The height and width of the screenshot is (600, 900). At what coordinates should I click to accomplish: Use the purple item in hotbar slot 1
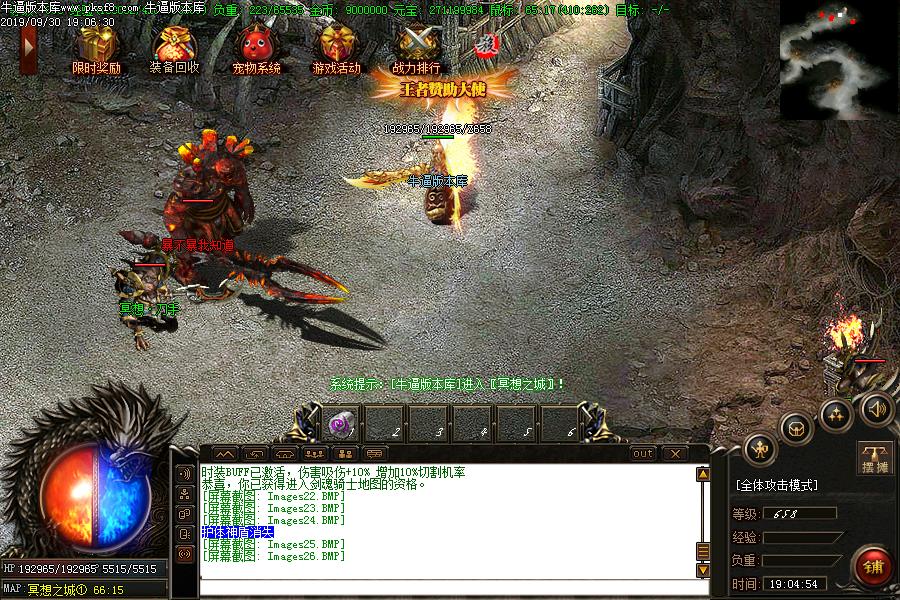pos(339,424)
